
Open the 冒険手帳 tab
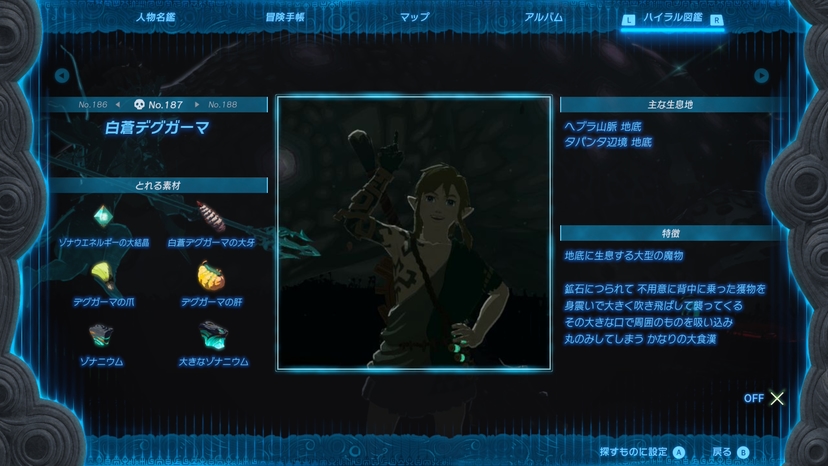click(x=285, y=18)
